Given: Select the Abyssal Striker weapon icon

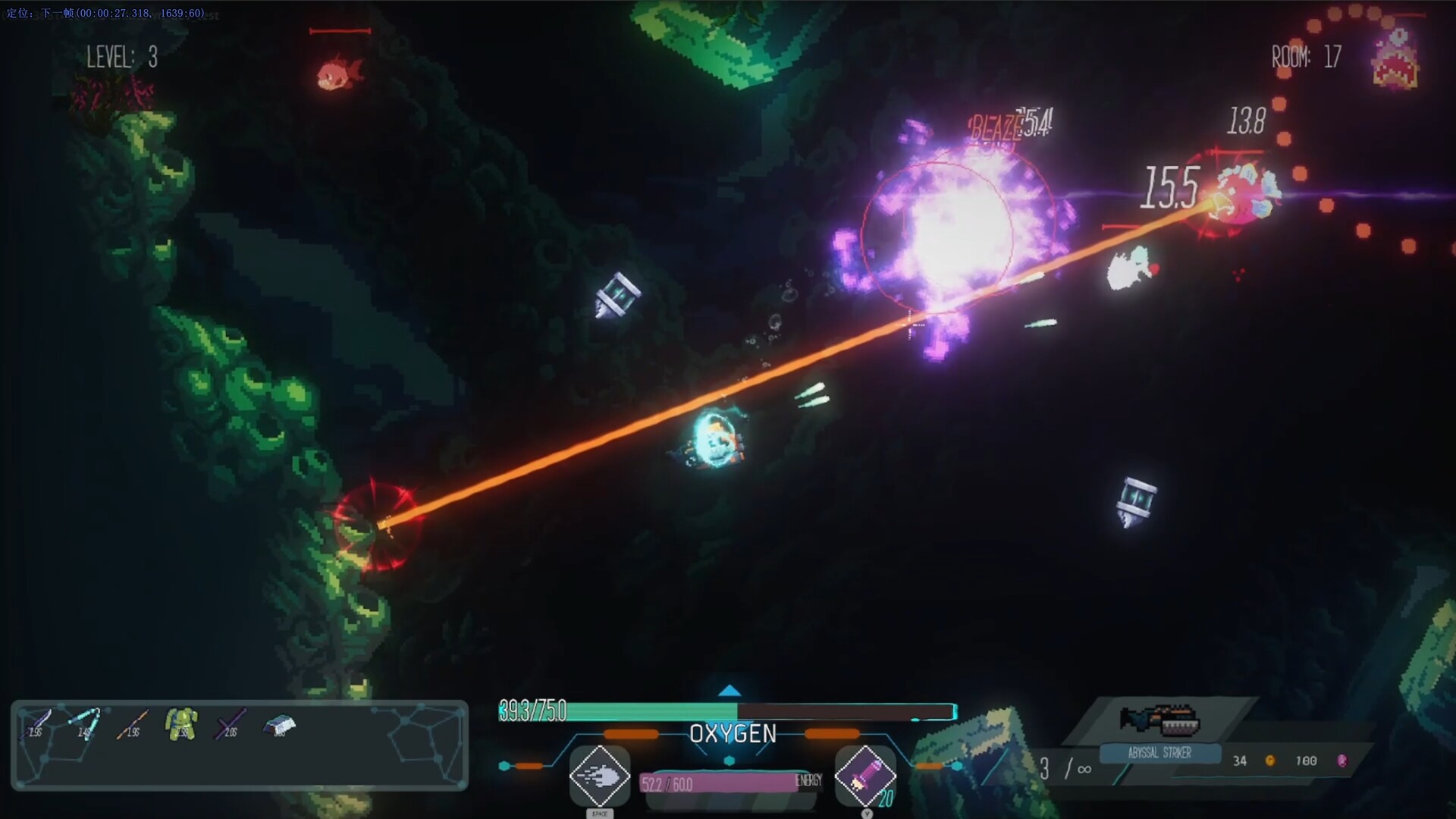Looking at the screenshot, I should 1159,719.
